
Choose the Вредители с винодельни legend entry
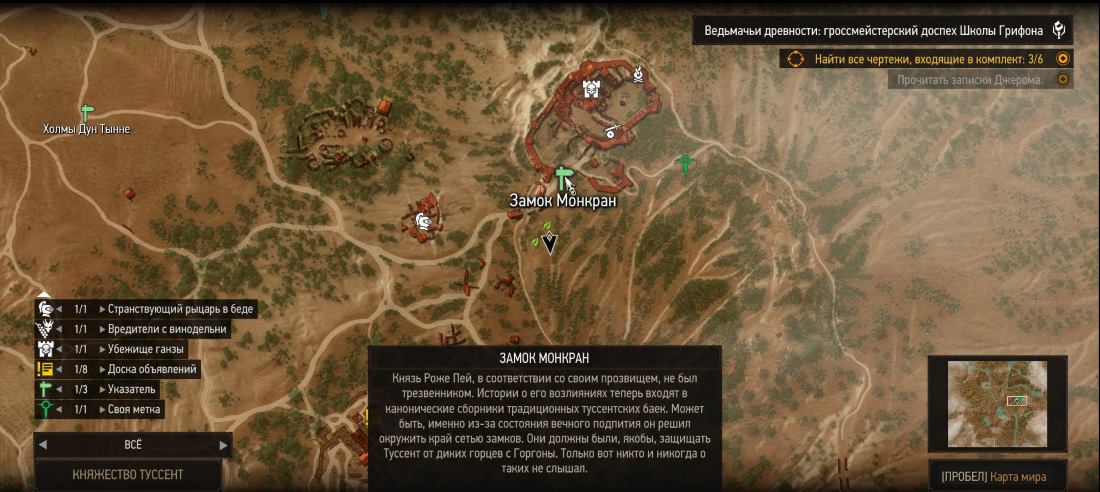[x=167, y=329]
